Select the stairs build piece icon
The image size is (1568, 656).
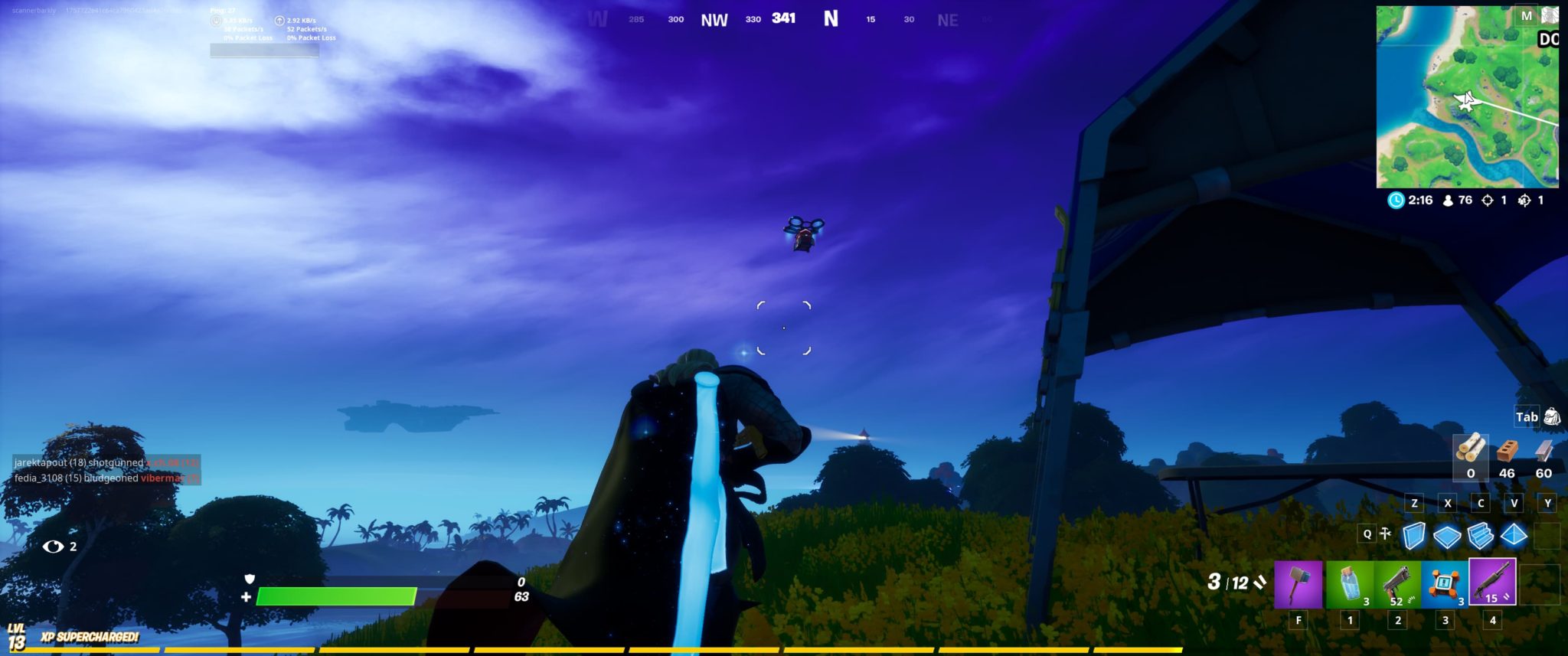click(1481, 535)
